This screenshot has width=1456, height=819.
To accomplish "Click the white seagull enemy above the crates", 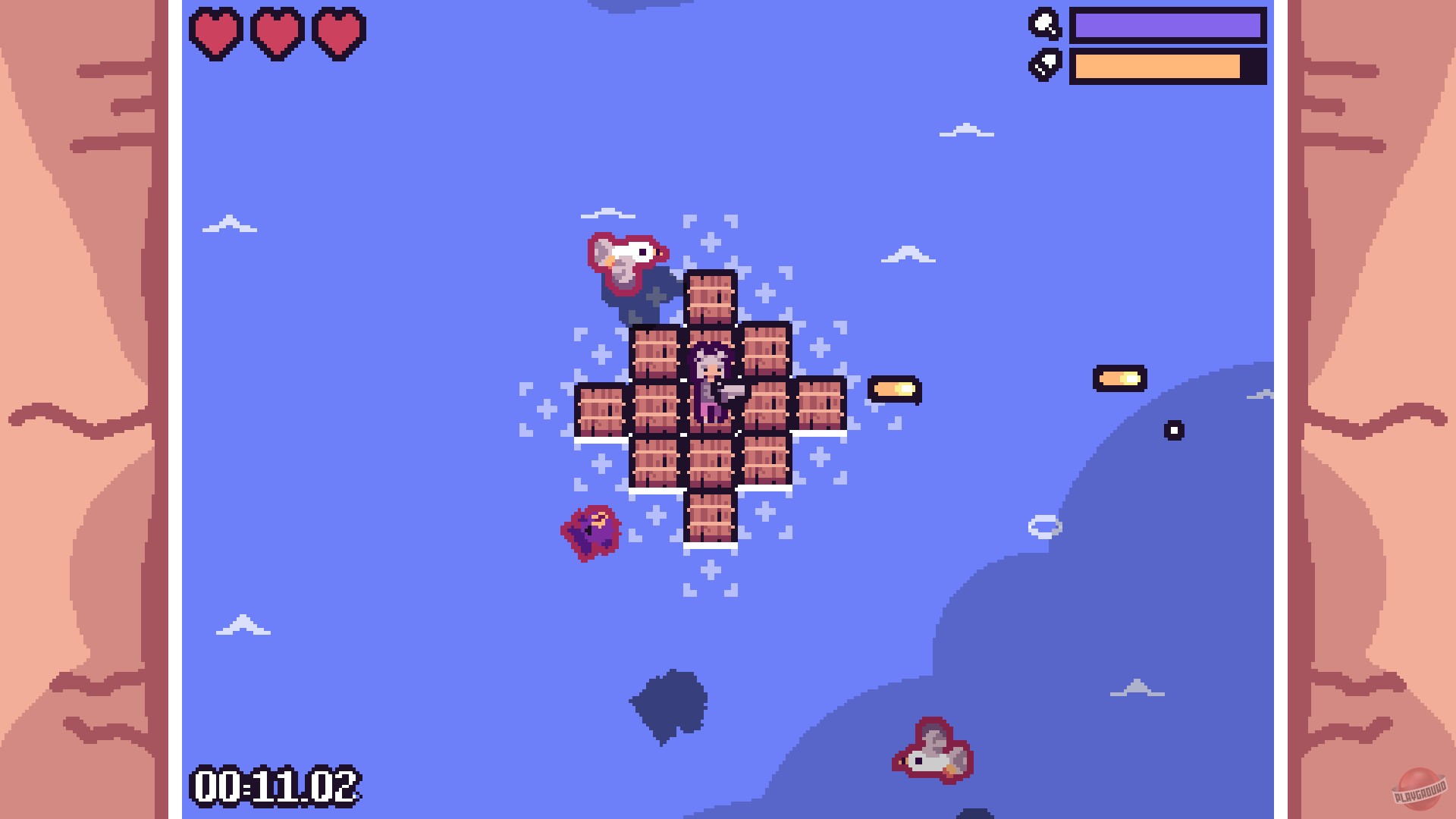I will pos(626,258).
